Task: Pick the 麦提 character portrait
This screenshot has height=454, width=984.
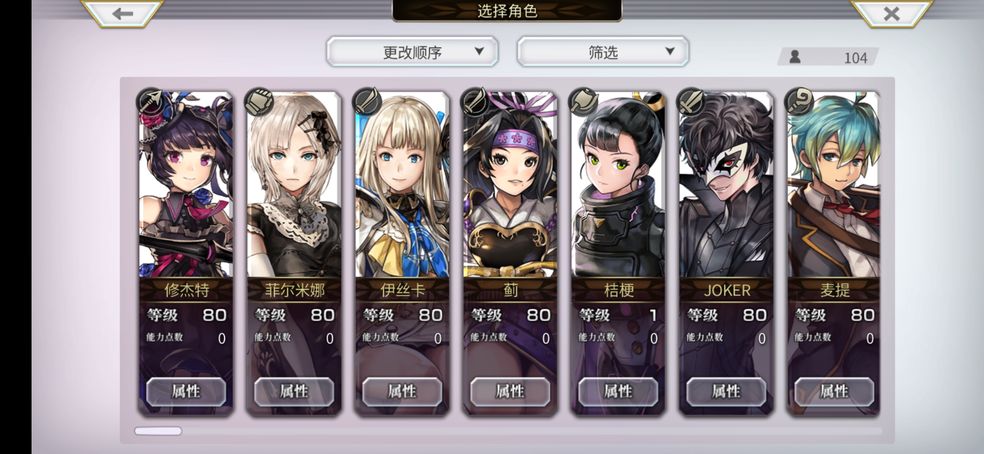Action: point(833,190)
